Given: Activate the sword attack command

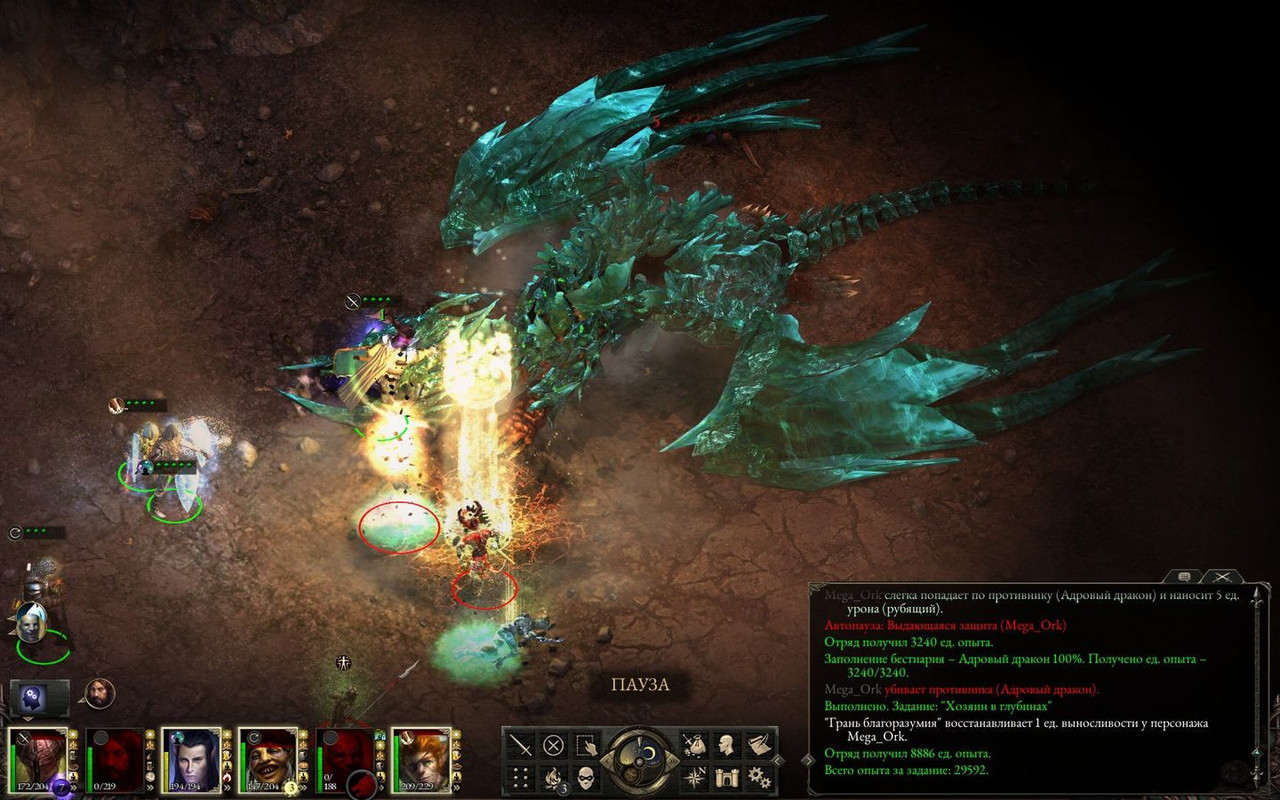Looking at the screenshot, I should tap(521, 745).
